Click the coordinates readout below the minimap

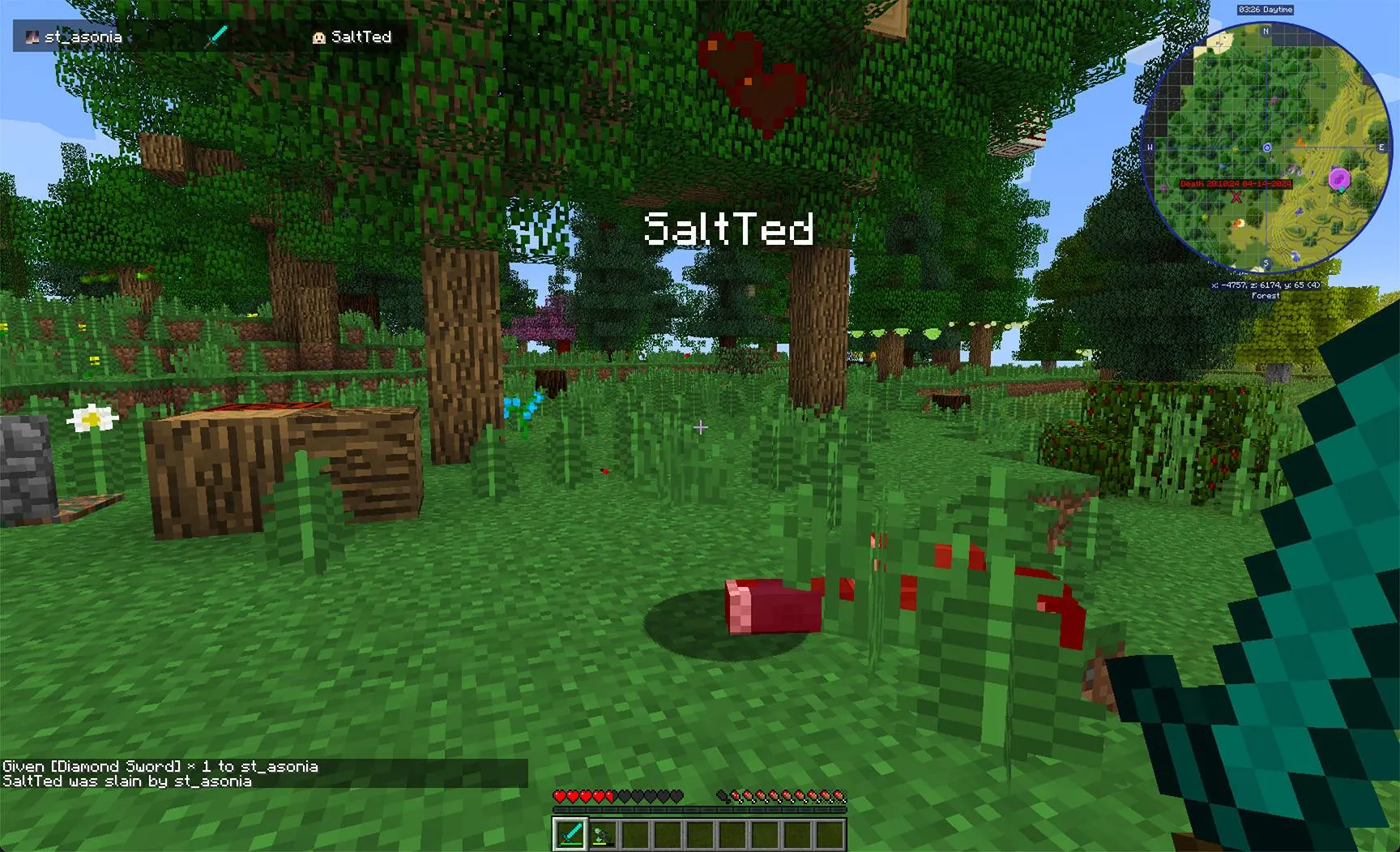click(x=1266, y=285)
